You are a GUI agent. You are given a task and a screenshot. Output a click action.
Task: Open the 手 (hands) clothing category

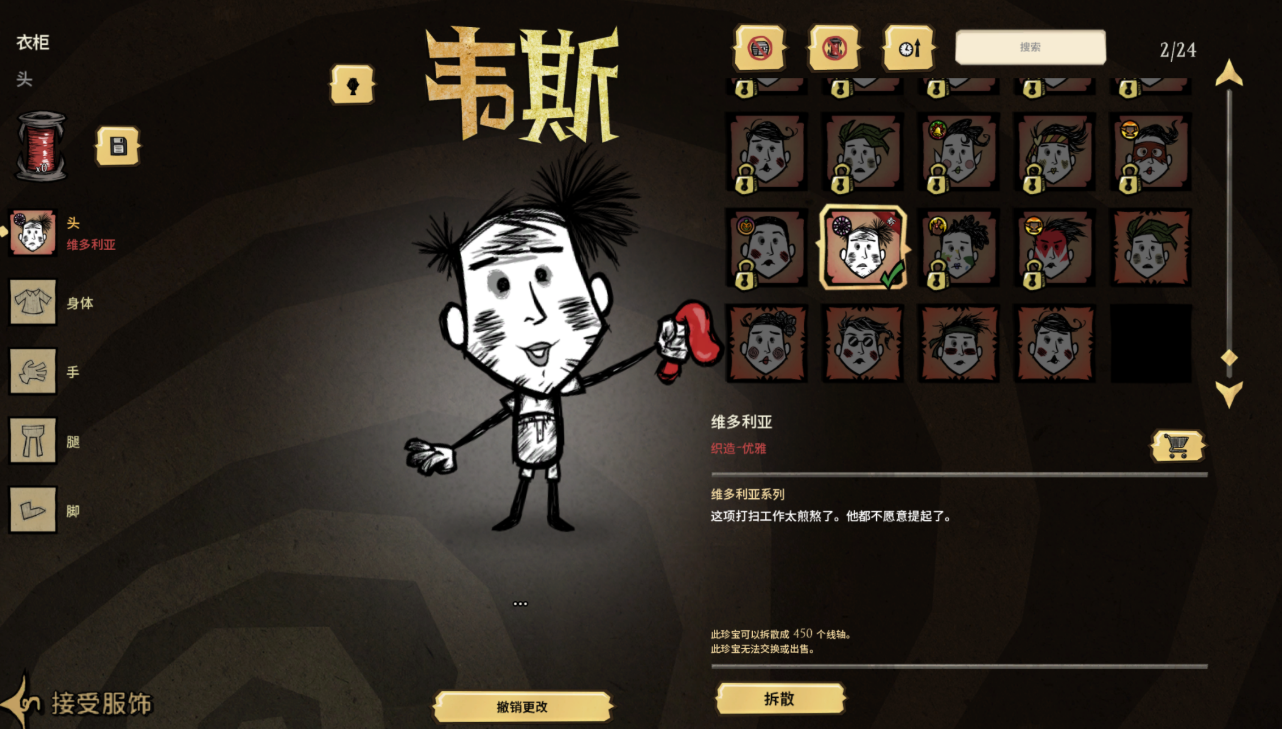(x=35, y=371)
